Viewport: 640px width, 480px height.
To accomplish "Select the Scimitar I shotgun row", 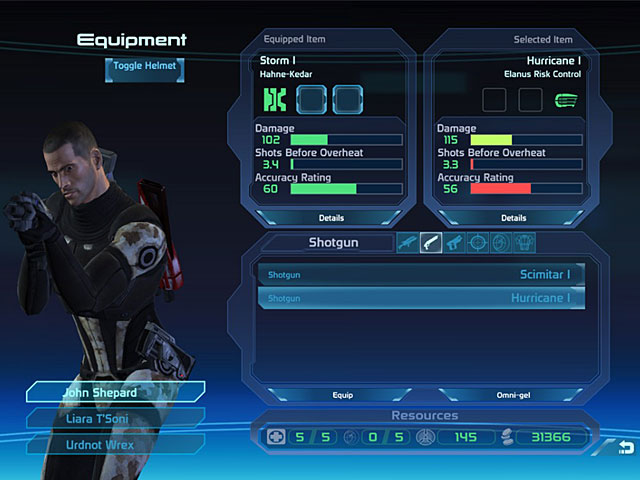I will pos(421,274).
